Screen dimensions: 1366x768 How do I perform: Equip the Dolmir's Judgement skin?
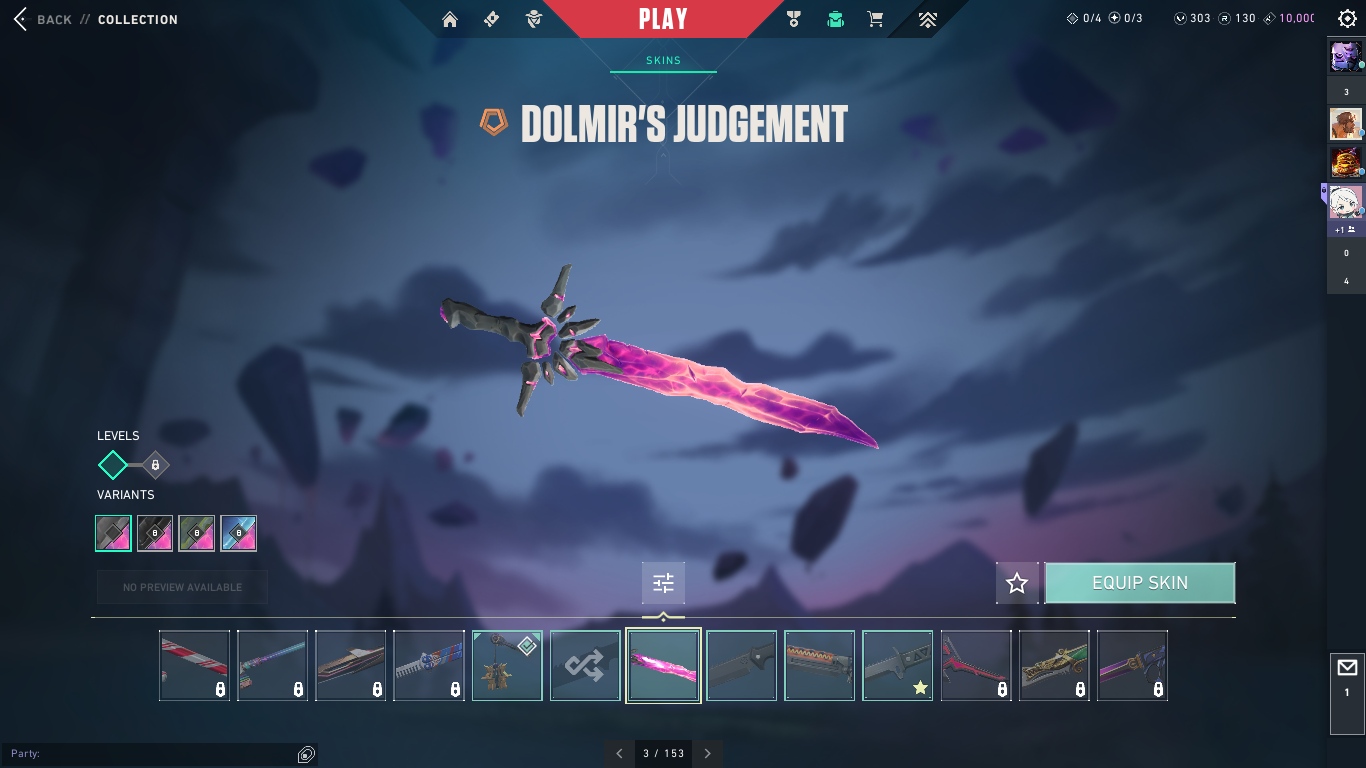click(x=1139, y=583)
